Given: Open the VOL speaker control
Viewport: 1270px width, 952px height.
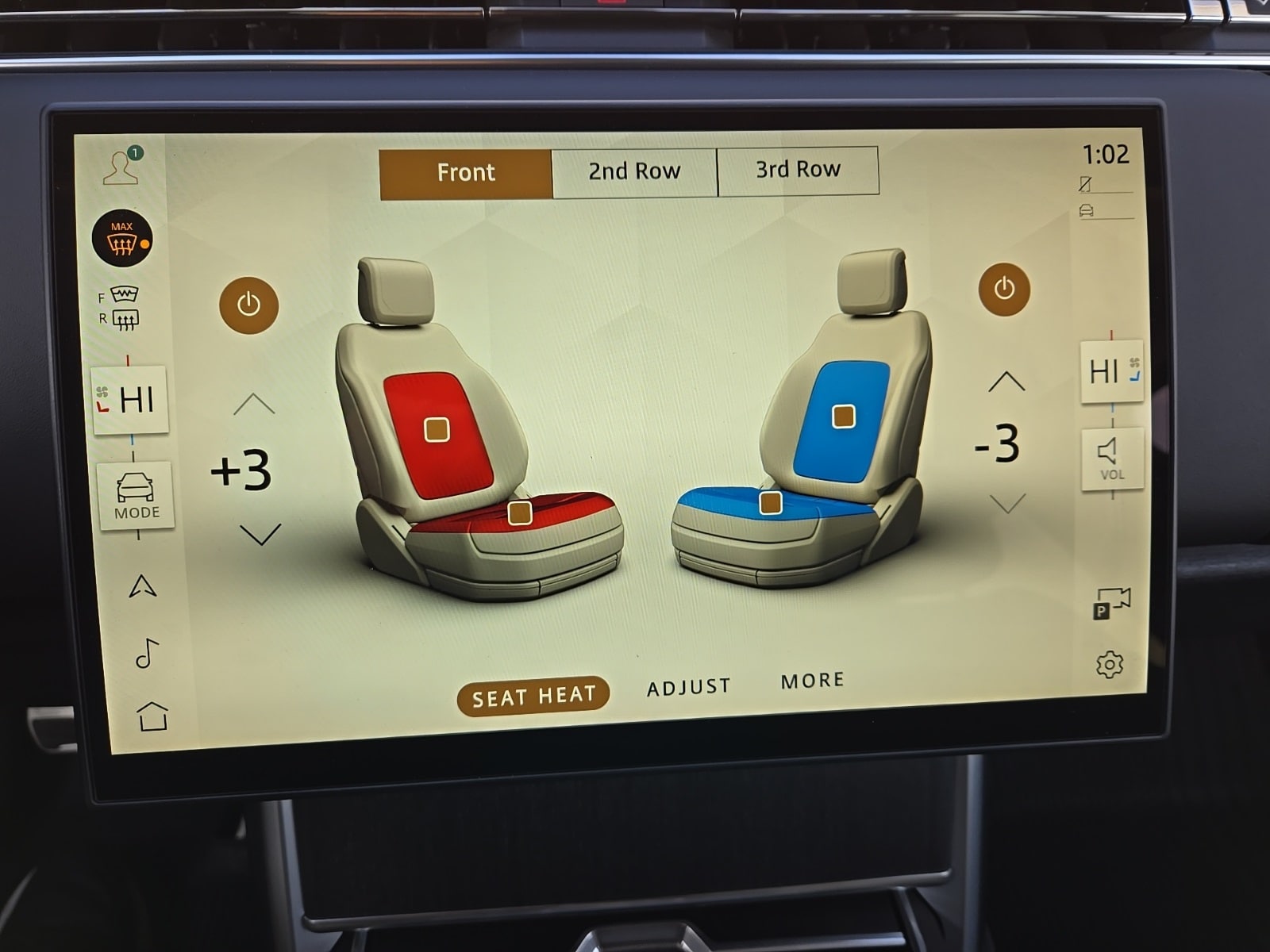Looking at the screenshot, I should (1111, 459).
